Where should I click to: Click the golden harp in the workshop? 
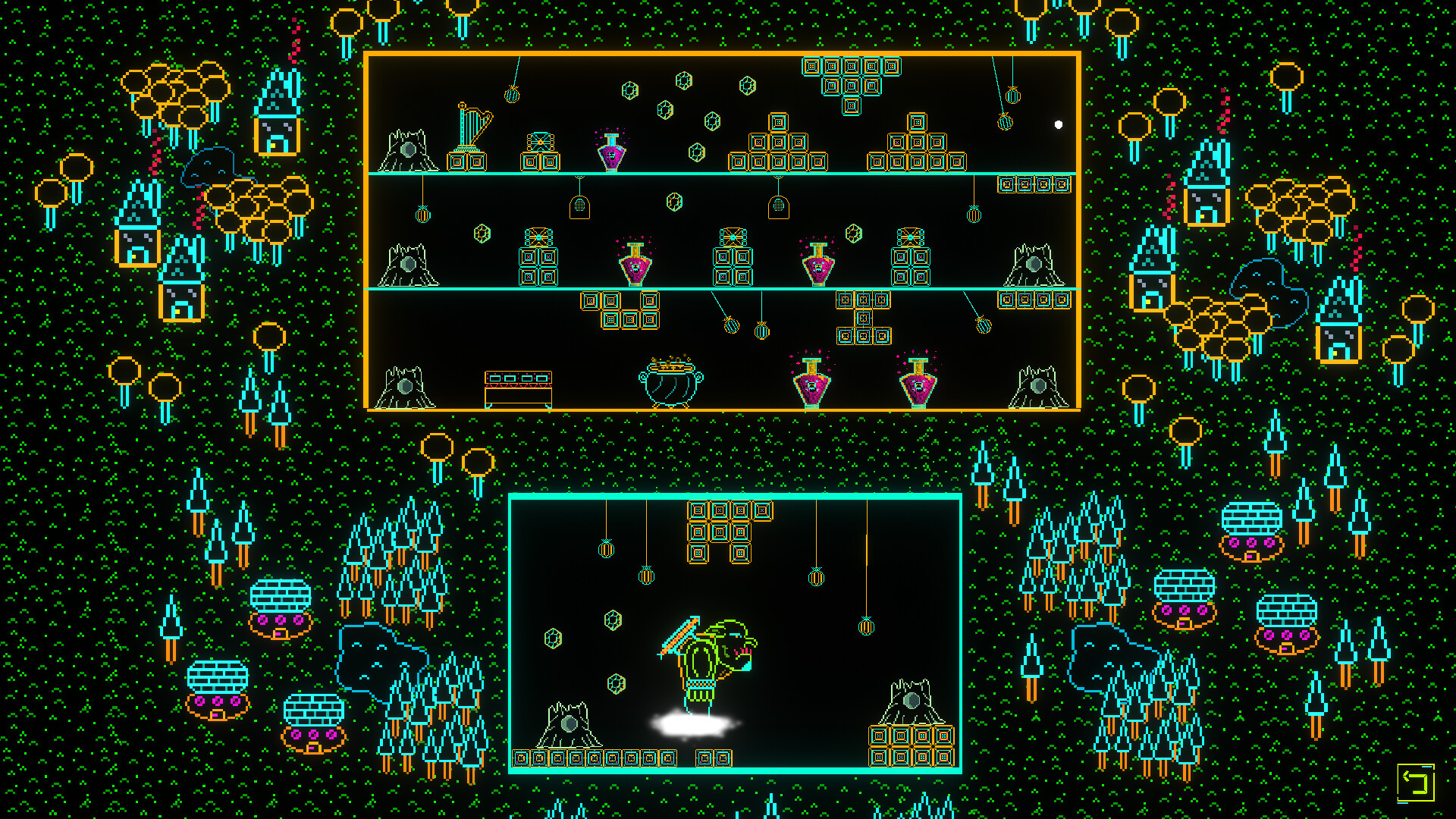tap(468, 125)
